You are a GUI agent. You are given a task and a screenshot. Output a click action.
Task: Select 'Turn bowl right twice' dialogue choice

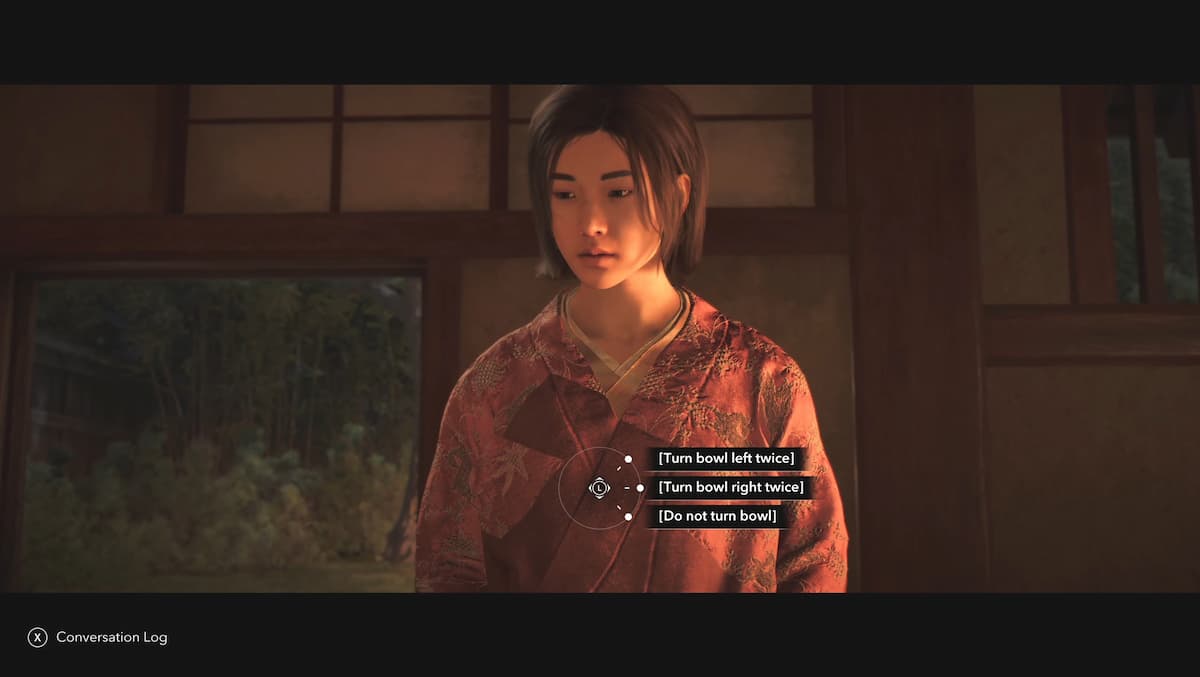731,487
